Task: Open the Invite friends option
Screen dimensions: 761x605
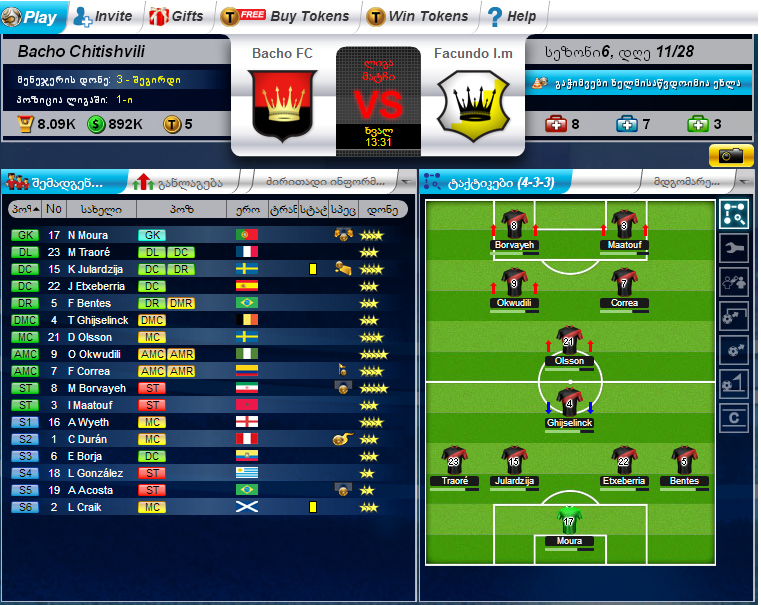Action: click(103, 16)
